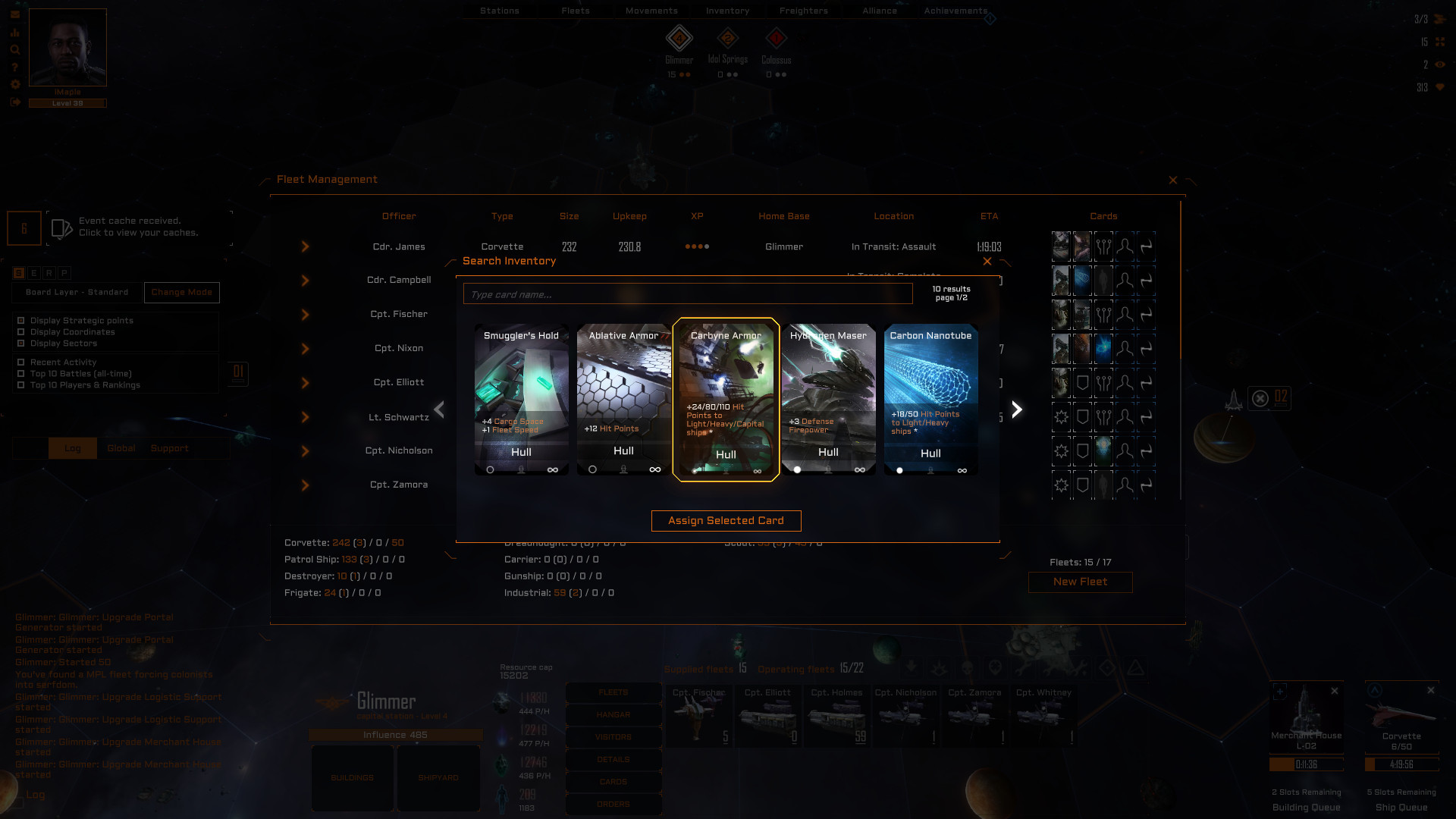Toggle the Top 10 Battles (all-time) checkbox
Viewport: 1456px width, 819px height.
[x=21, y=373]
